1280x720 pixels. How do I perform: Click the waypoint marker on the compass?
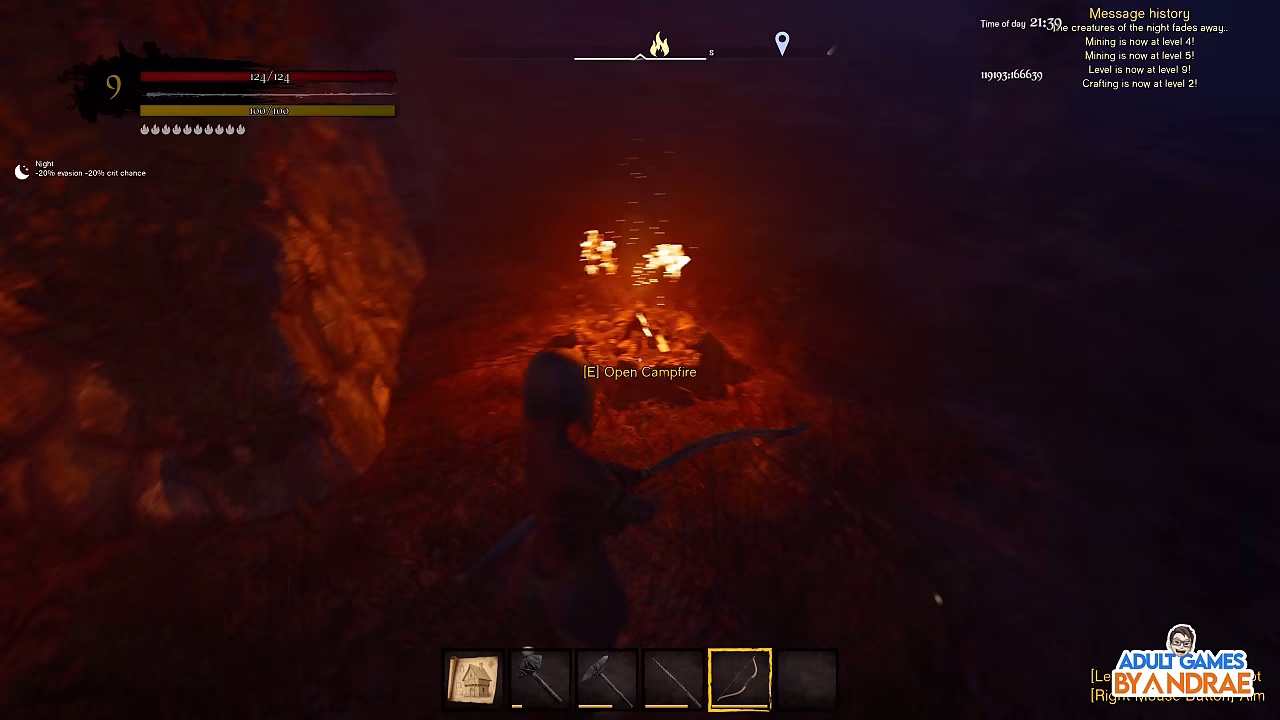coord(781,42)
